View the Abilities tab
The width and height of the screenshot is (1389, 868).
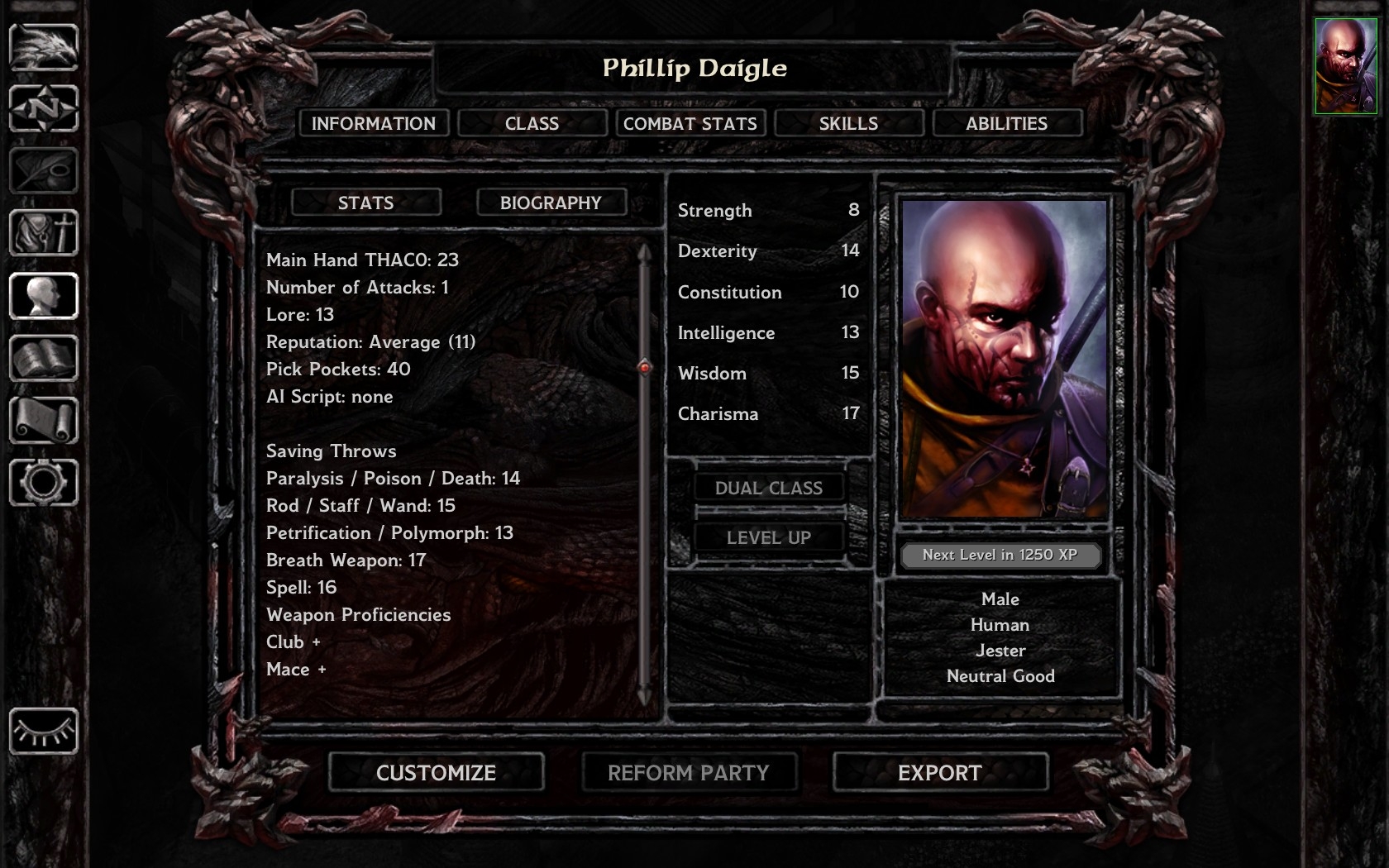[x=1006, y=123]
